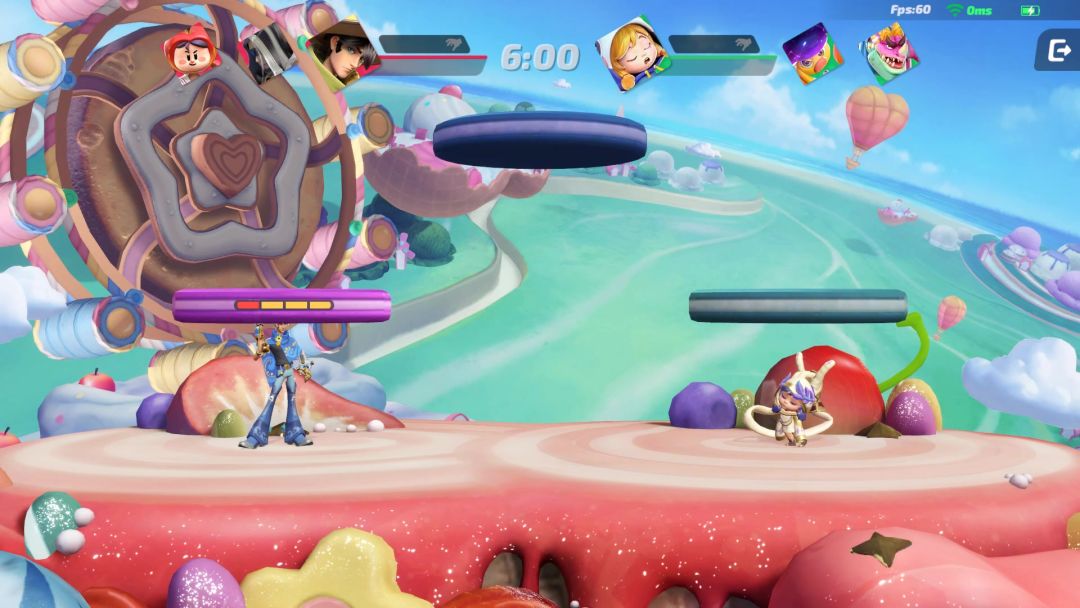Select the cowboy hat fighter portrait

point(341,51)
